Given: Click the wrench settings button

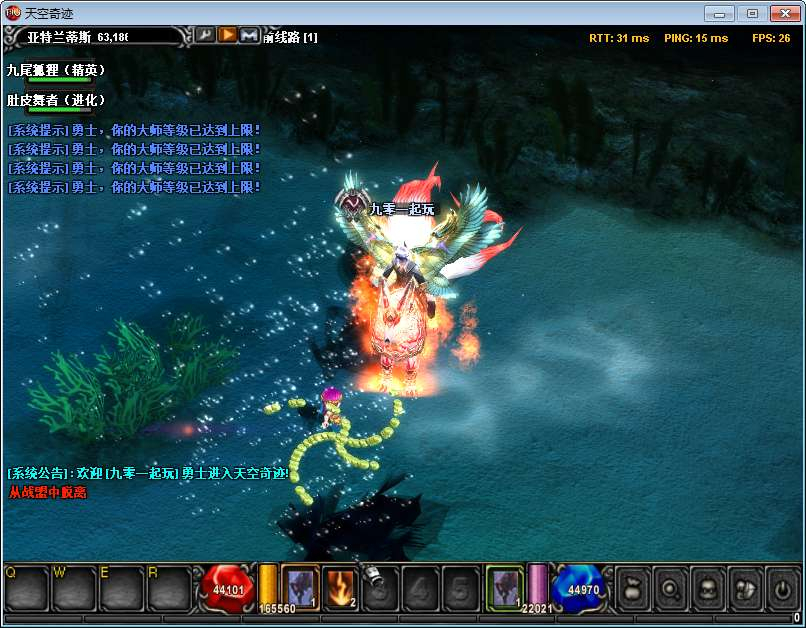Looking at the screenshot, I should pyautogui.click(x=204, y=35).
